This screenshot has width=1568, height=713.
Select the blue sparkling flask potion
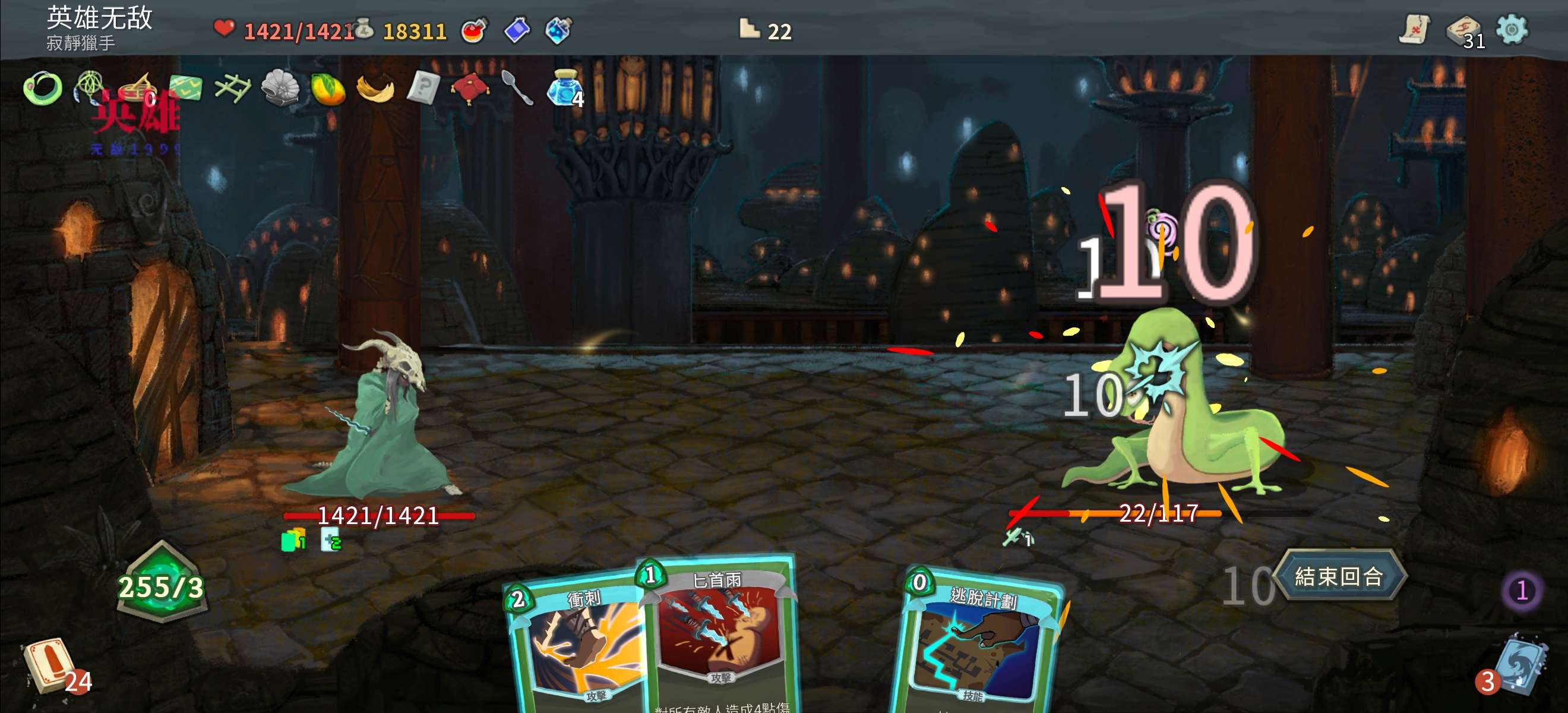tap(558, 30)
